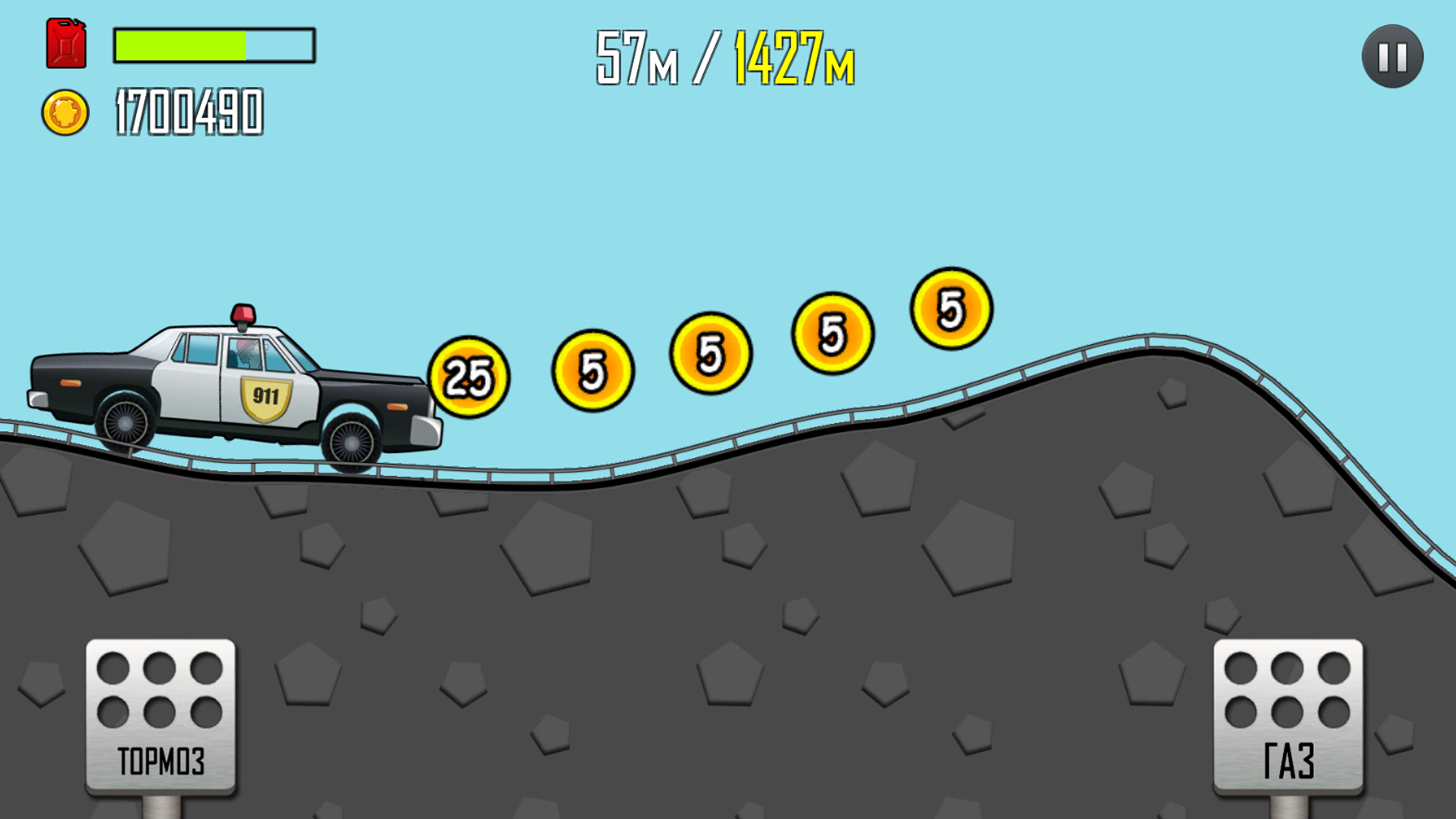Image resolution: width=1456 pixels, height=819 pixels.
Task: Click the gold coin currency icon
Action: pos(65,113)
